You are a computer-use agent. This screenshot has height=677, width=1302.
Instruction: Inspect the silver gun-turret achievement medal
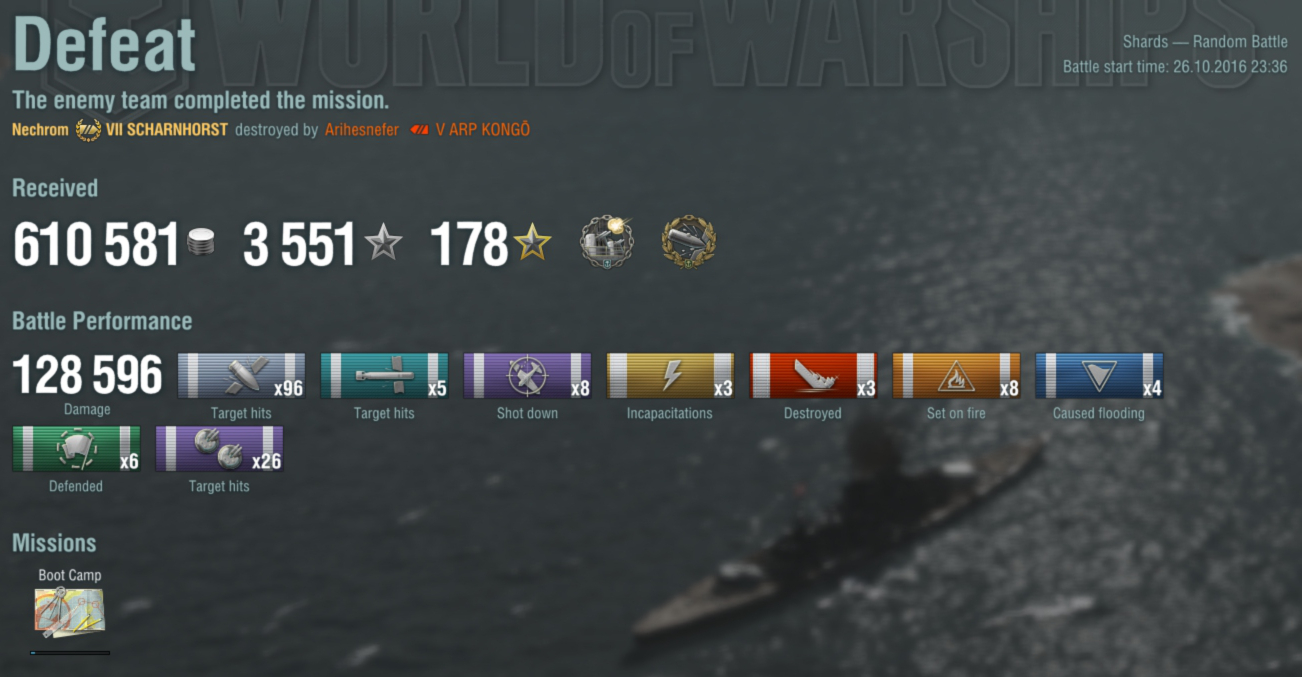pos(606,242)
